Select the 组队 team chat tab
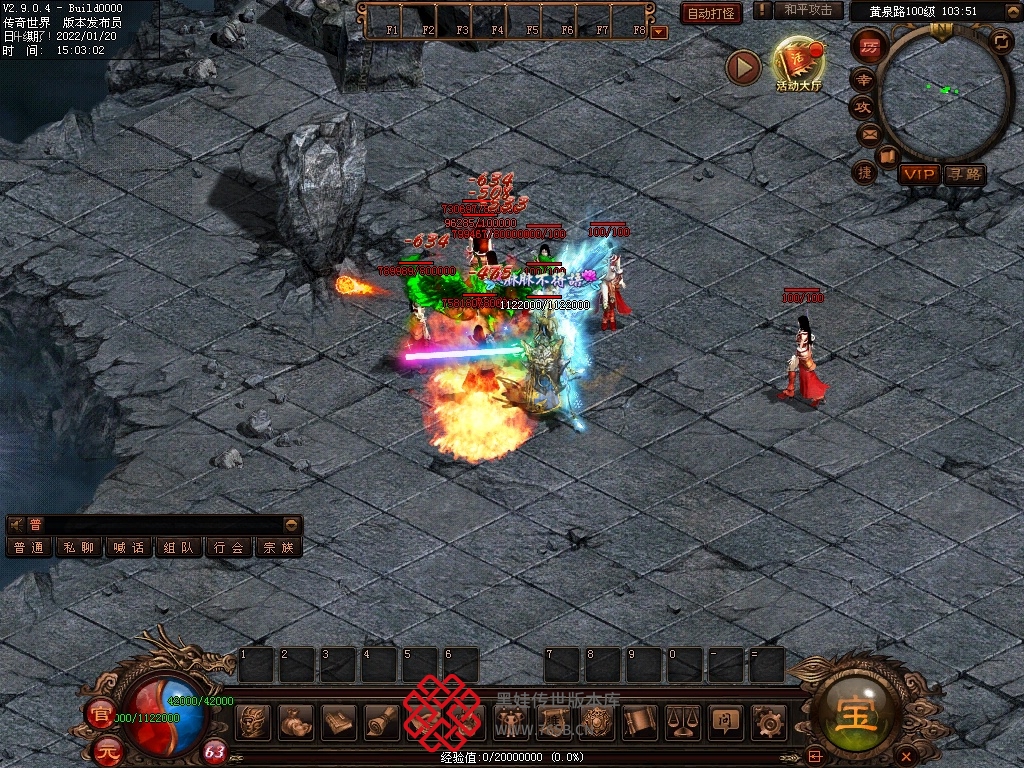The height and width of the screenshot is (768, 1024). (179, 548)
